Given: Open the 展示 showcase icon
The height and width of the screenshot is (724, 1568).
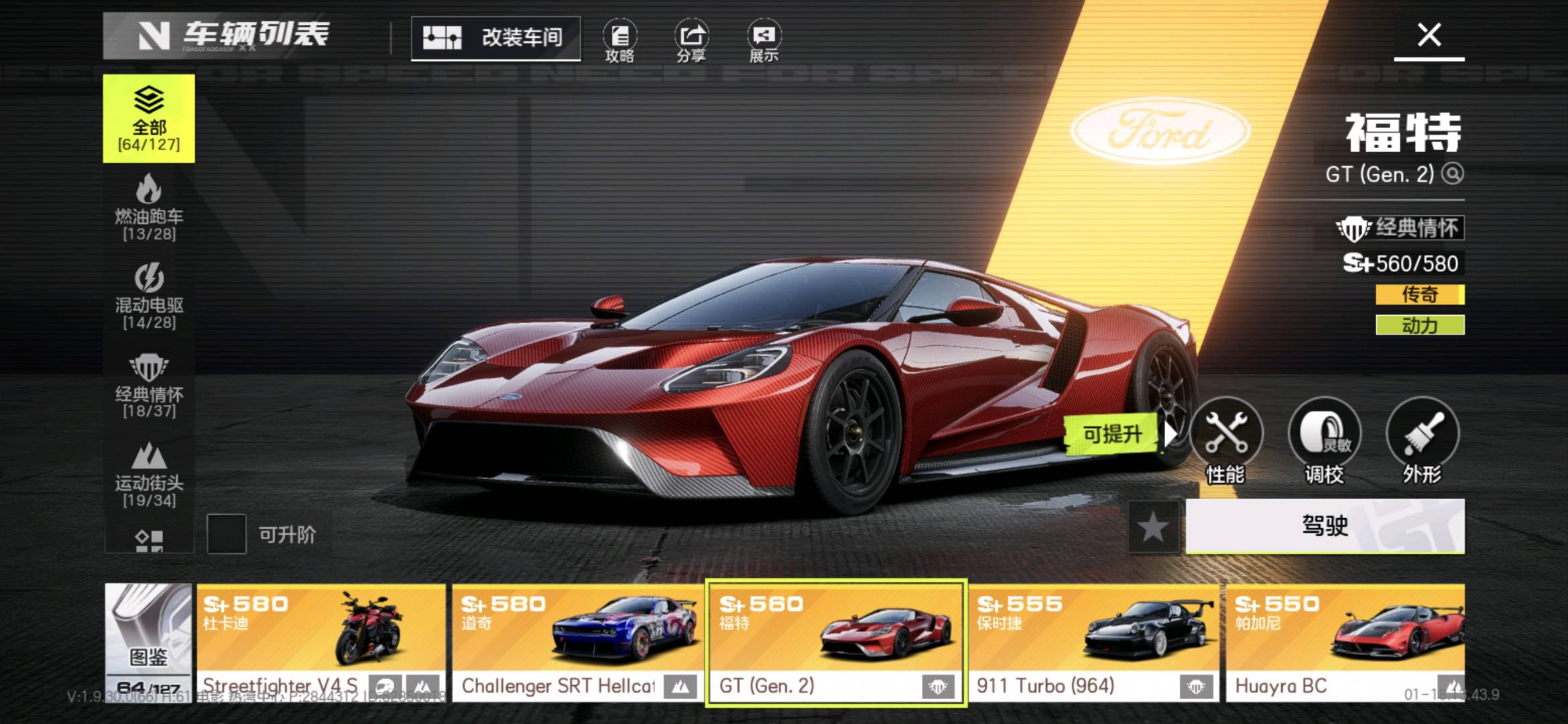Looking at the screenshot, I should pos(764,41).
